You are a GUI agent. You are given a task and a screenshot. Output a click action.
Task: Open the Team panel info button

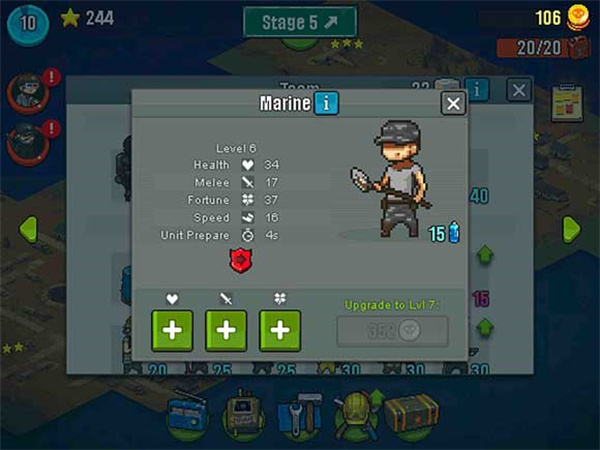pyautogui.click(x=478, y=90)
